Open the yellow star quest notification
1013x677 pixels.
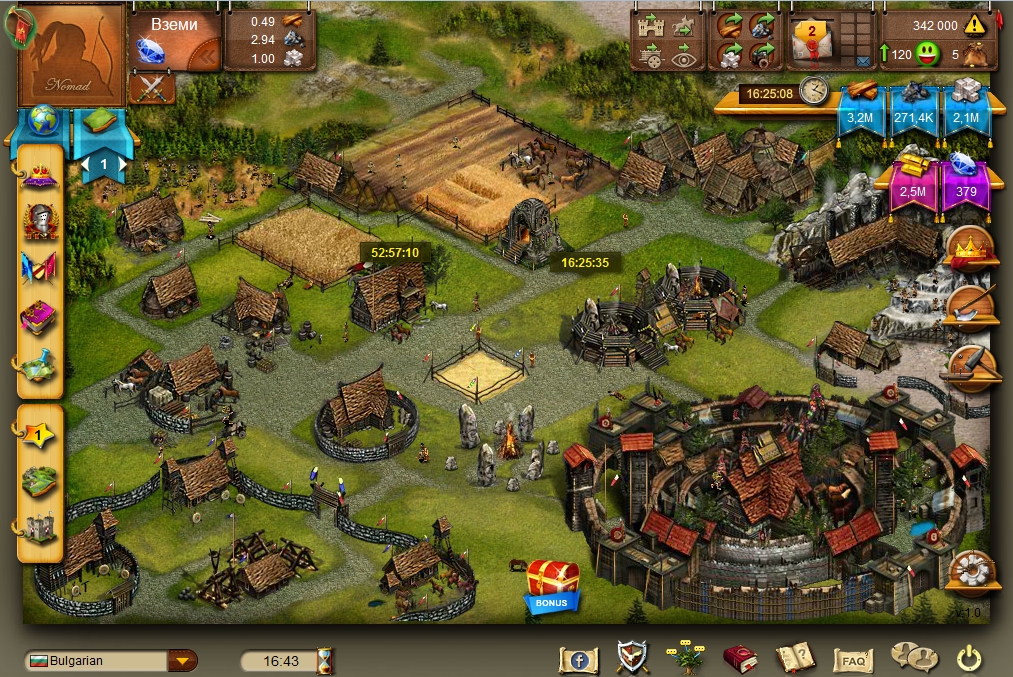click(39, 434)
